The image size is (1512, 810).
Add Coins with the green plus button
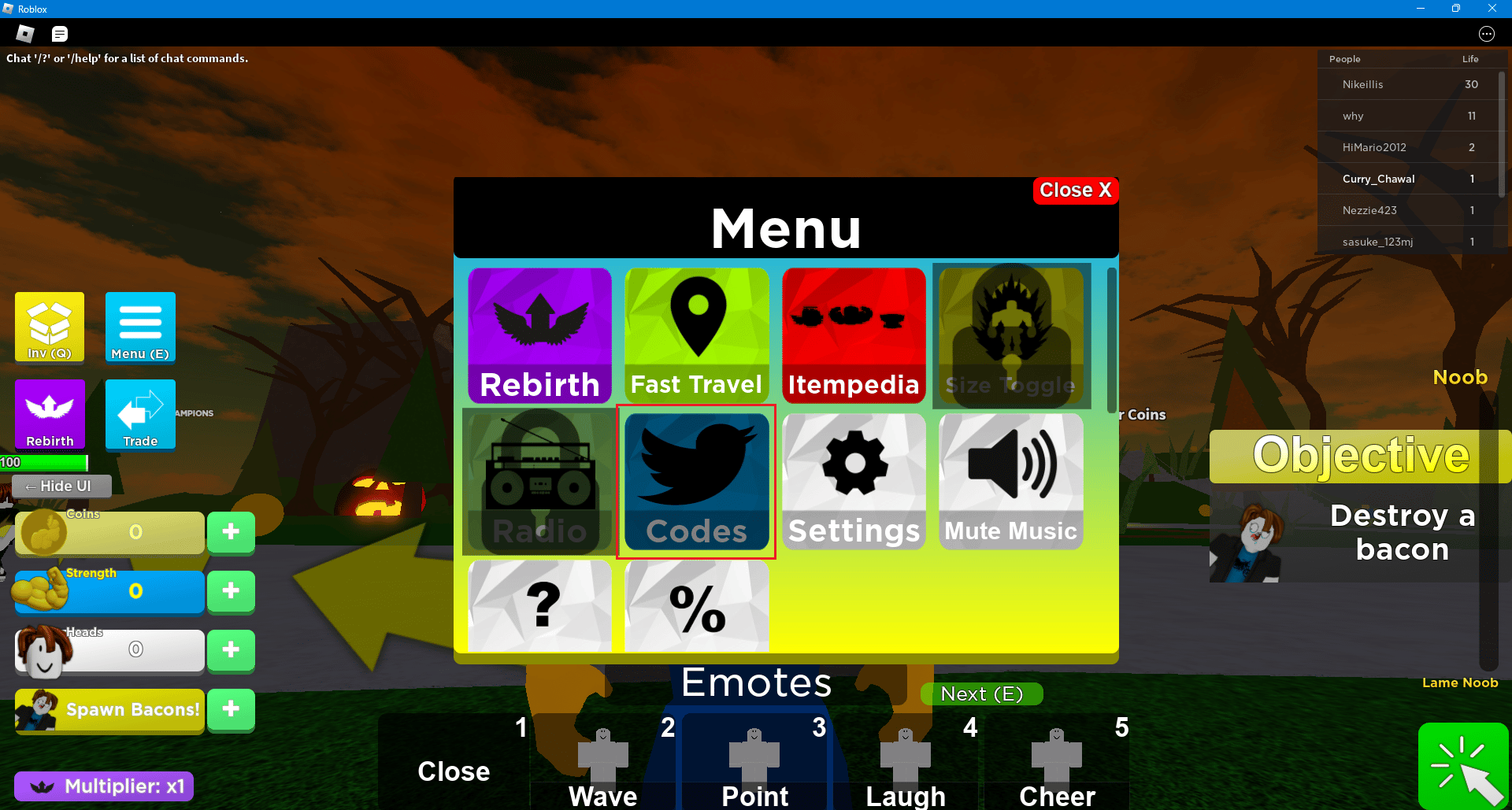pyautogui.click(x=231, y=532)
